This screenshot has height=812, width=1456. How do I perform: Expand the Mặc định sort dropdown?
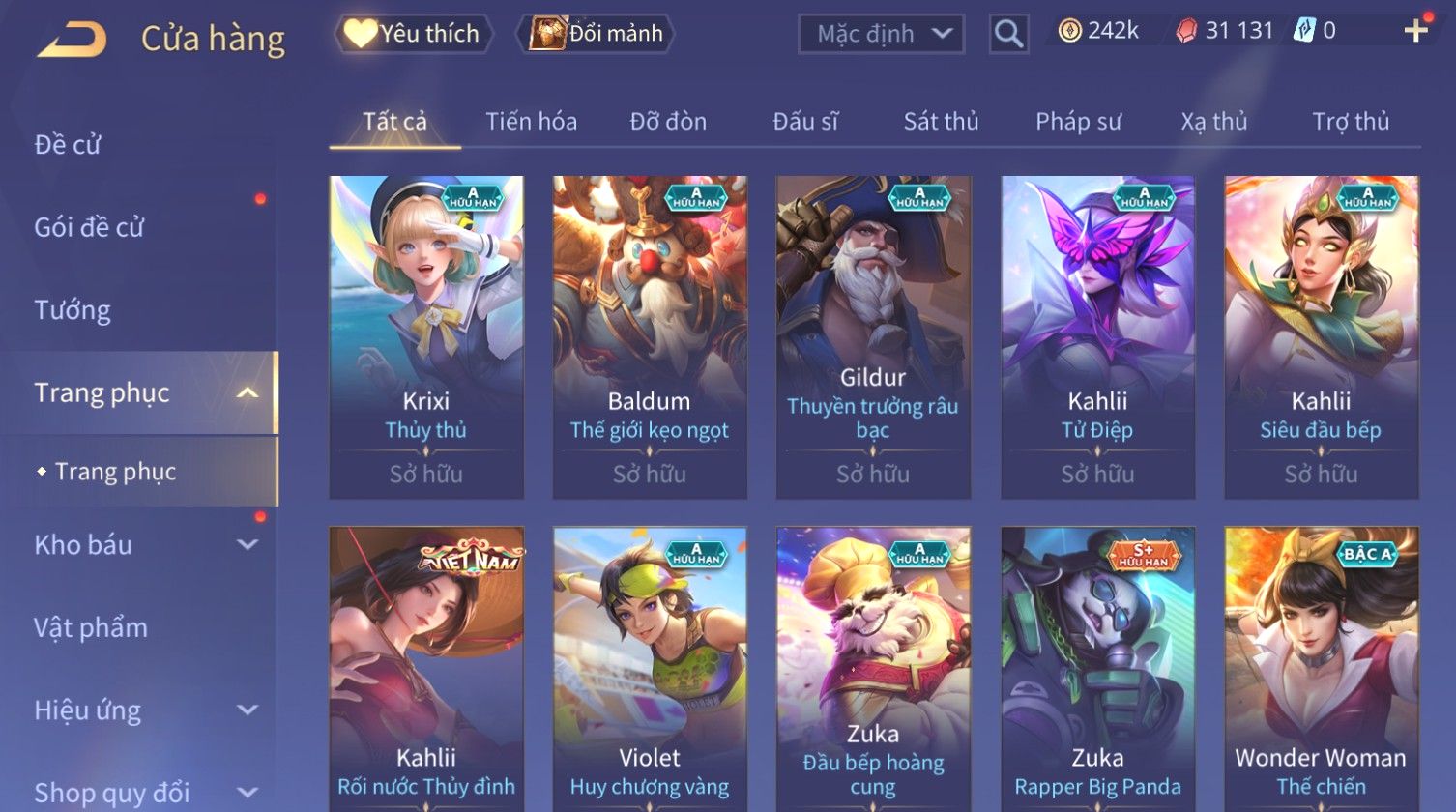coord(881,34)
